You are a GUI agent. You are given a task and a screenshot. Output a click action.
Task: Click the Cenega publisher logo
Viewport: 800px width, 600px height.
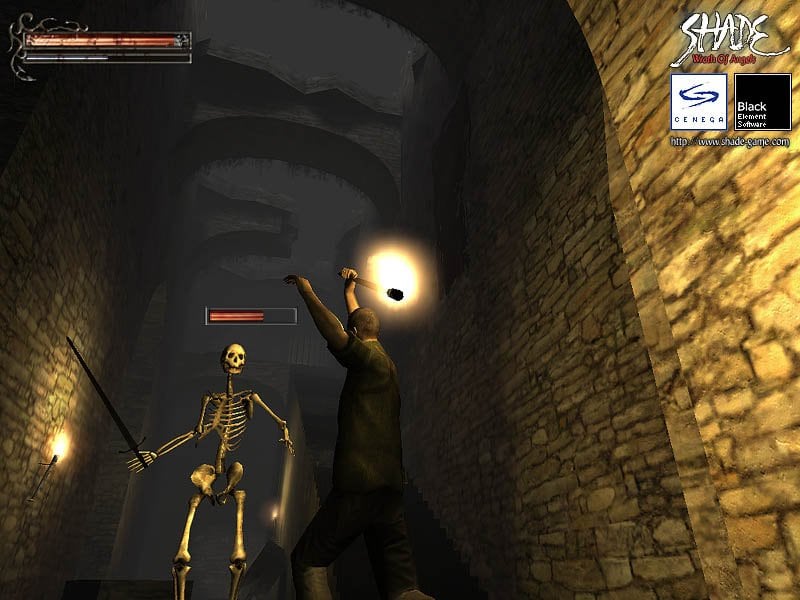pos(698,102)
